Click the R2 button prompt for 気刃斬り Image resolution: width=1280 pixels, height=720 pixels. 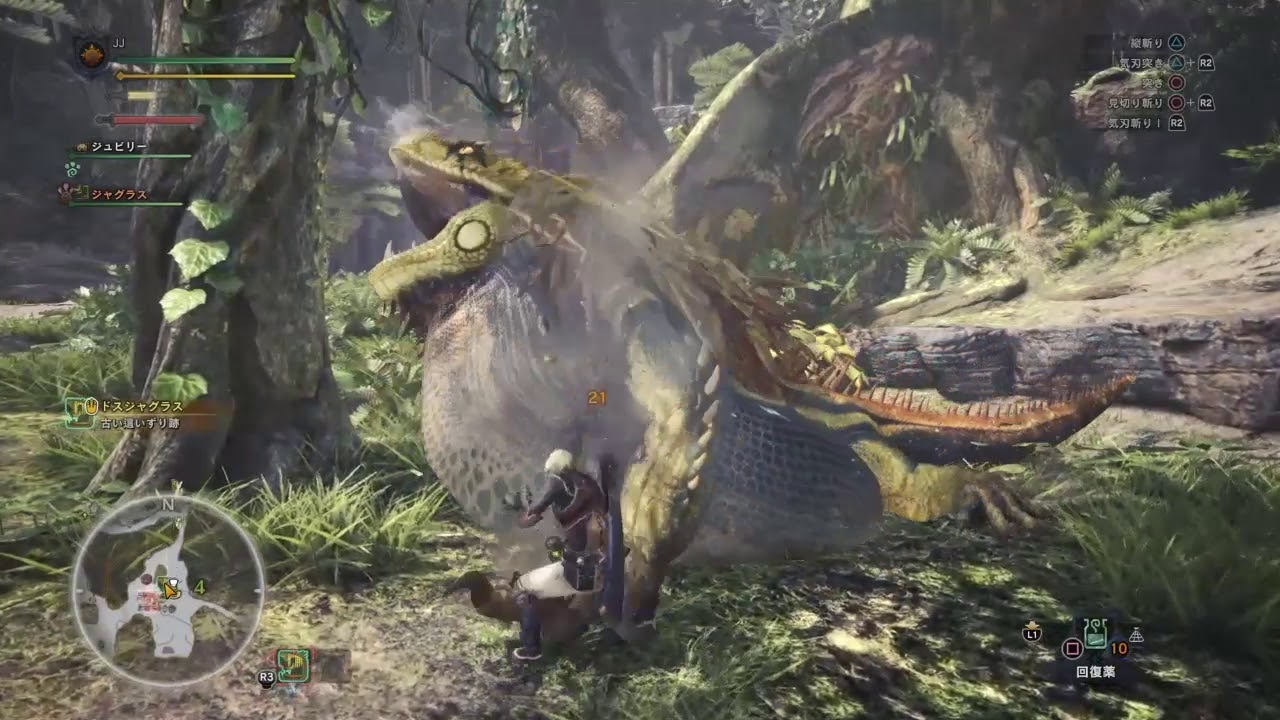point(1177,122)
